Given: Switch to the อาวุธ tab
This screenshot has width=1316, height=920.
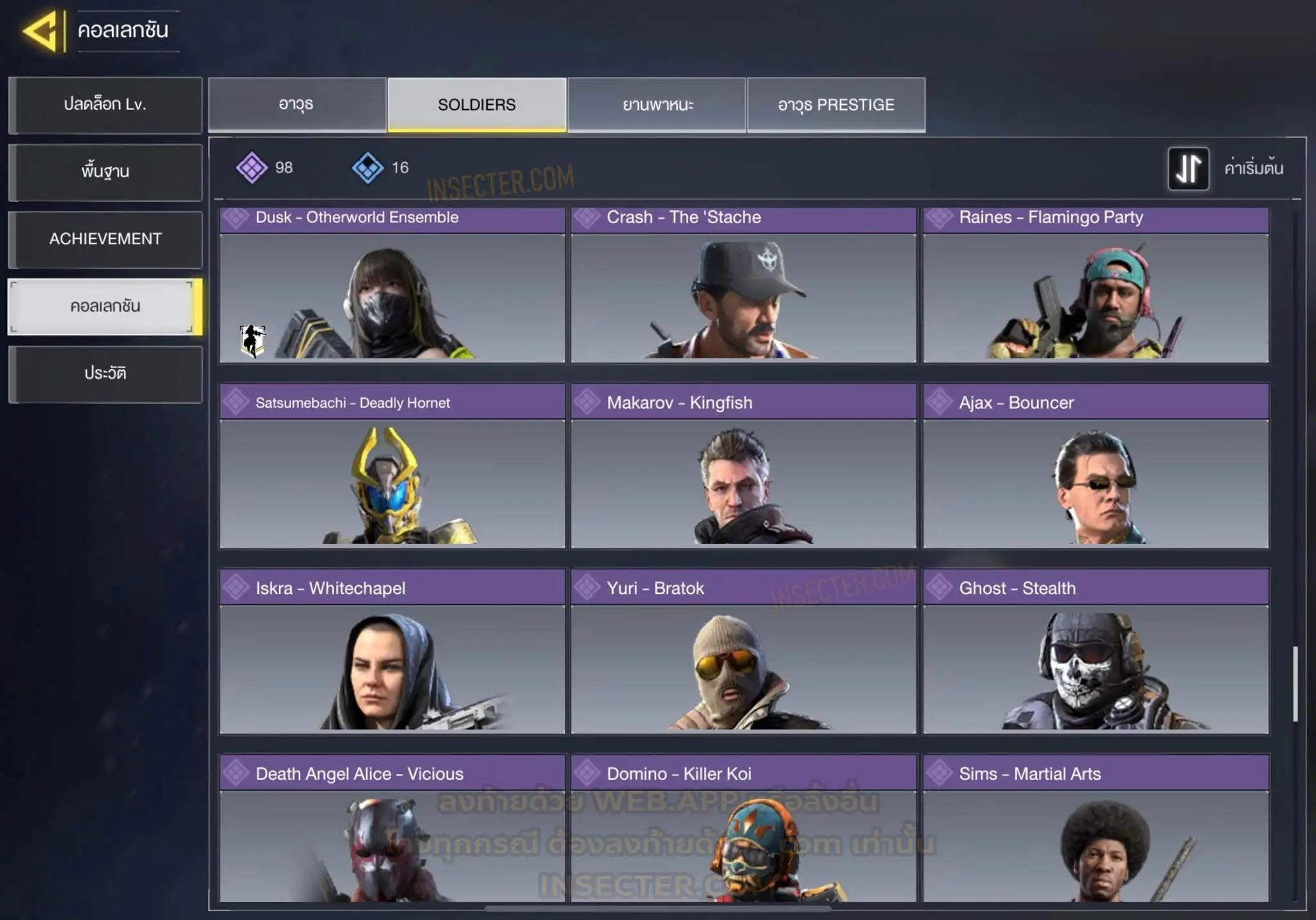Looking at the screenshot, I should (x=297, y=105).
